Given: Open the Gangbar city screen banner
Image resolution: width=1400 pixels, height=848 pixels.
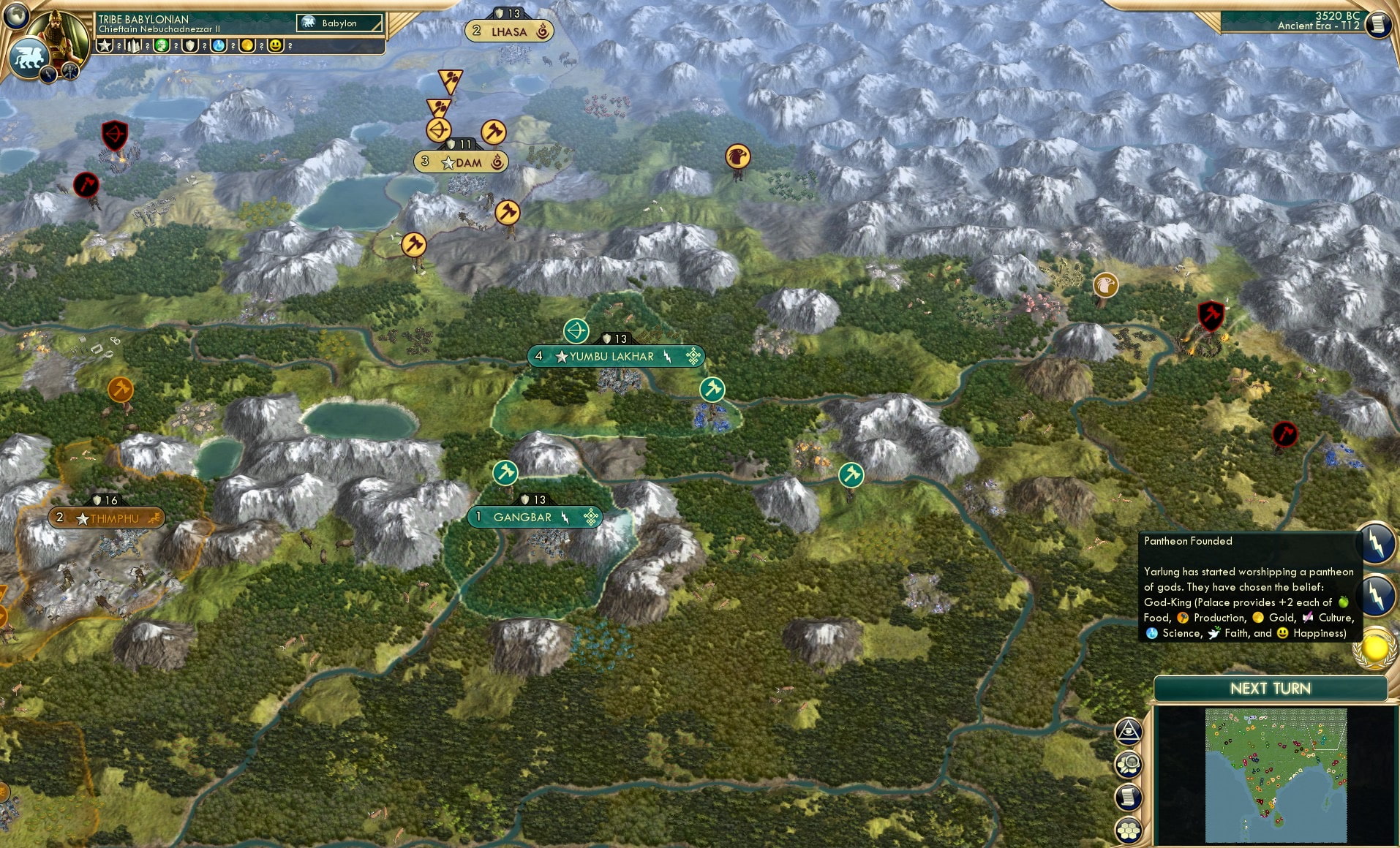Looking at the screenshot, I should coord(534,517).
